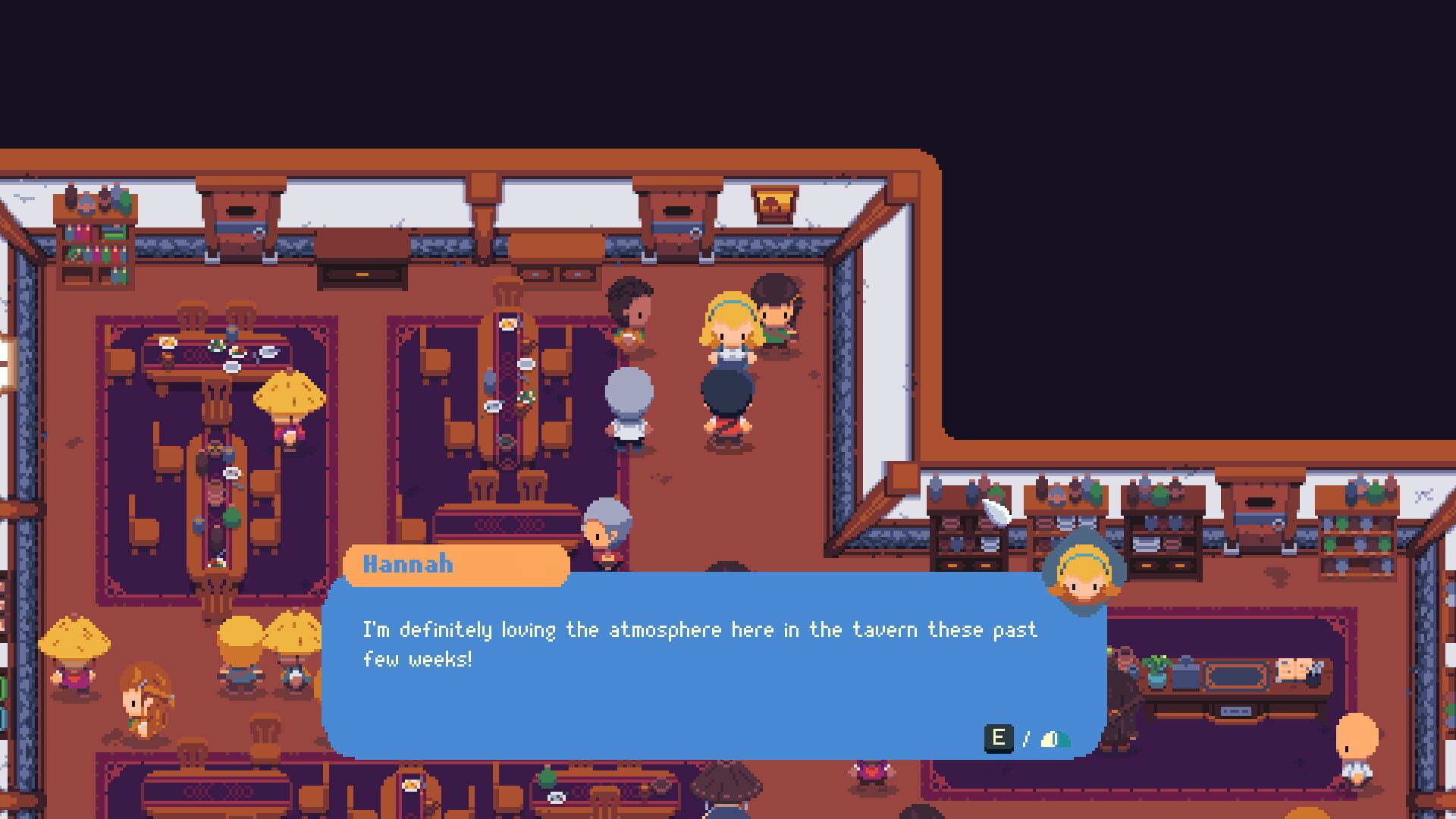Select the potted plant on the right-side desk
Image resolution: width=1456 pixels, height=819 pixels.
[1158, 670]
